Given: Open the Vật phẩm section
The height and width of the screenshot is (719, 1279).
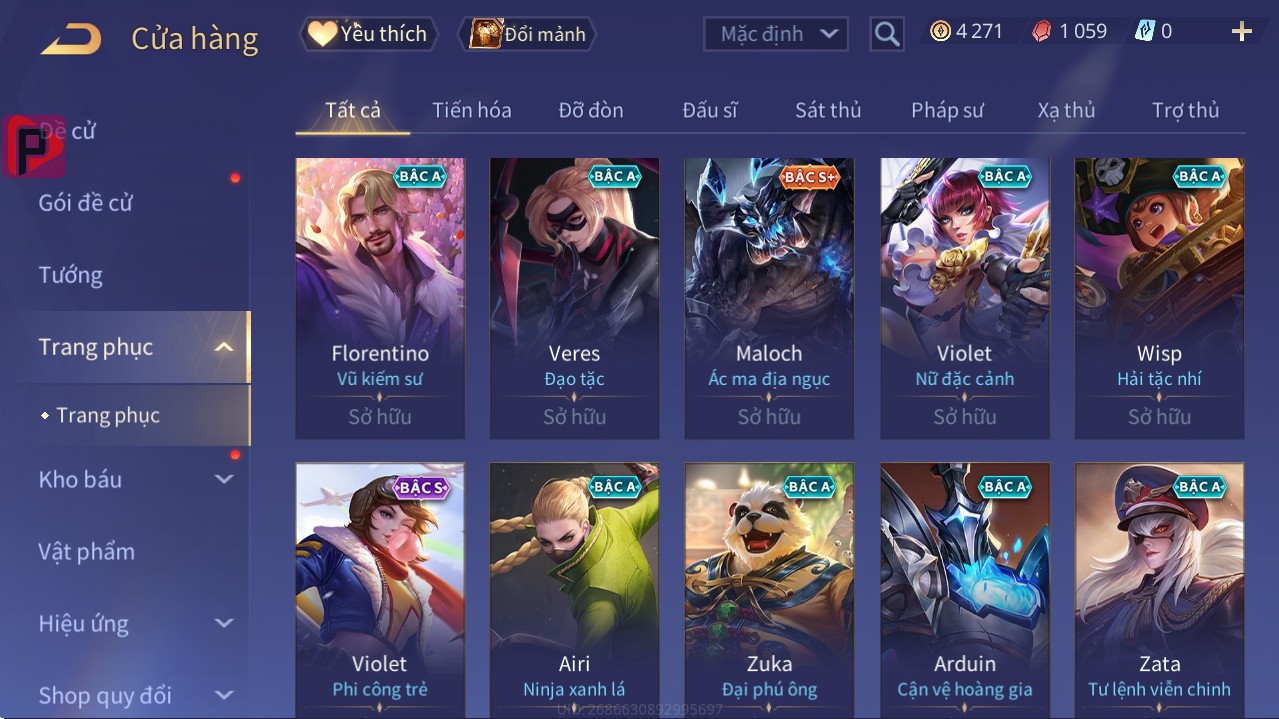Looking at the screenshot, I should tap(87, 551).
